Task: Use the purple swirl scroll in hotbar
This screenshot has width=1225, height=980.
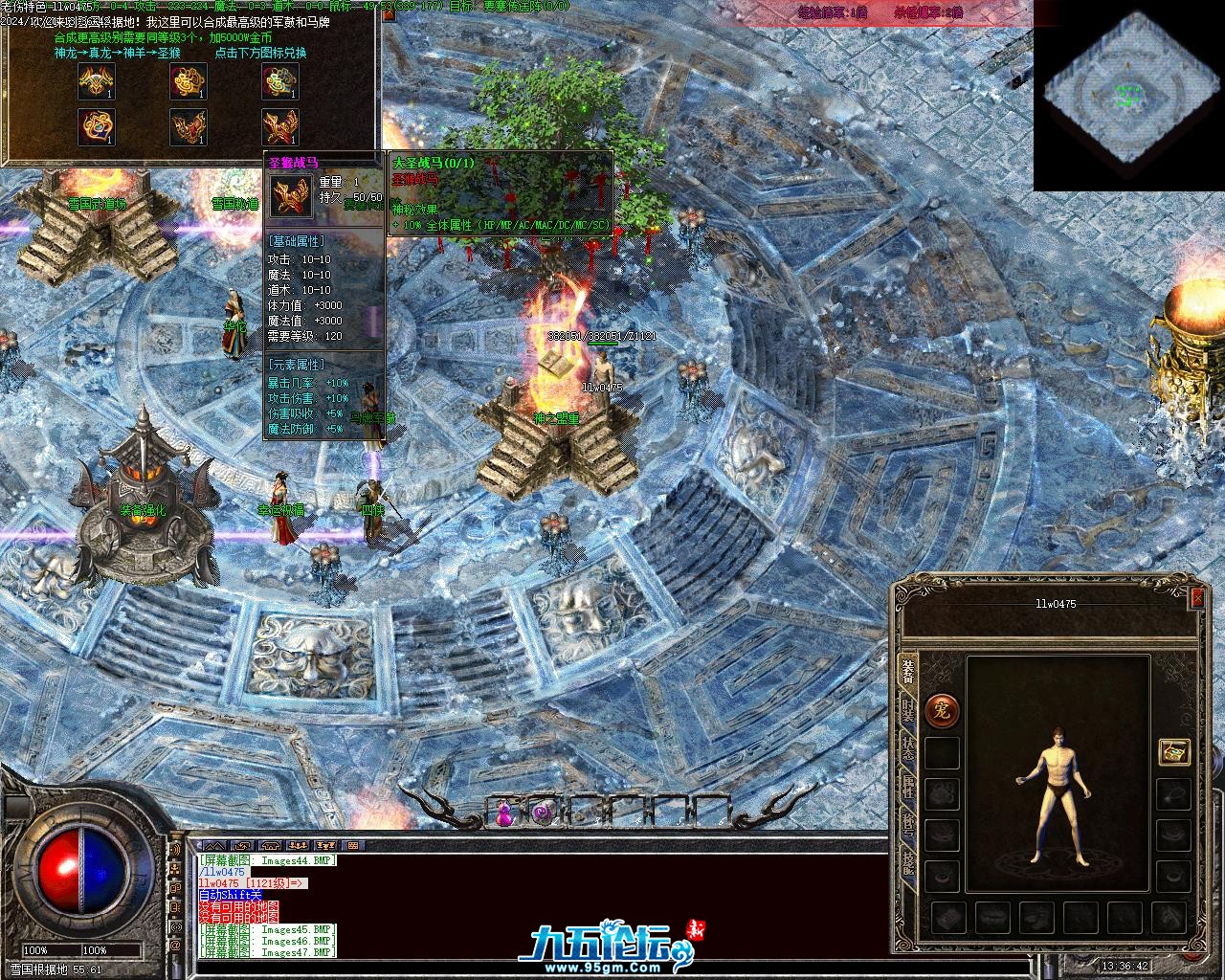Action: point(543,813)
